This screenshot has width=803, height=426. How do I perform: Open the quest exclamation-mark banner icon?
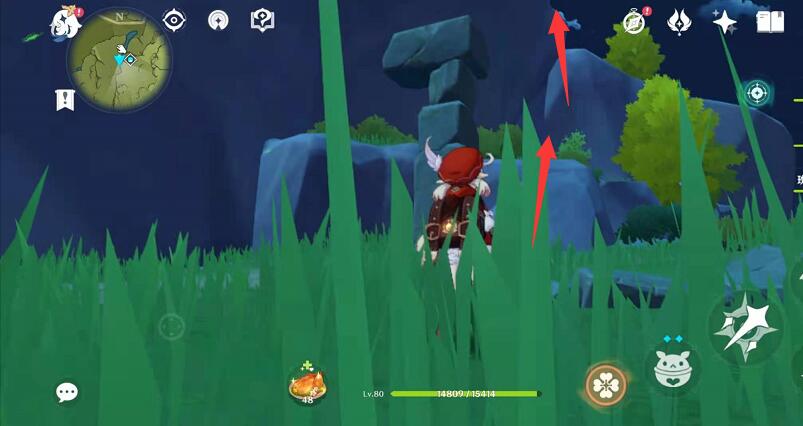(x=65, y=99)
